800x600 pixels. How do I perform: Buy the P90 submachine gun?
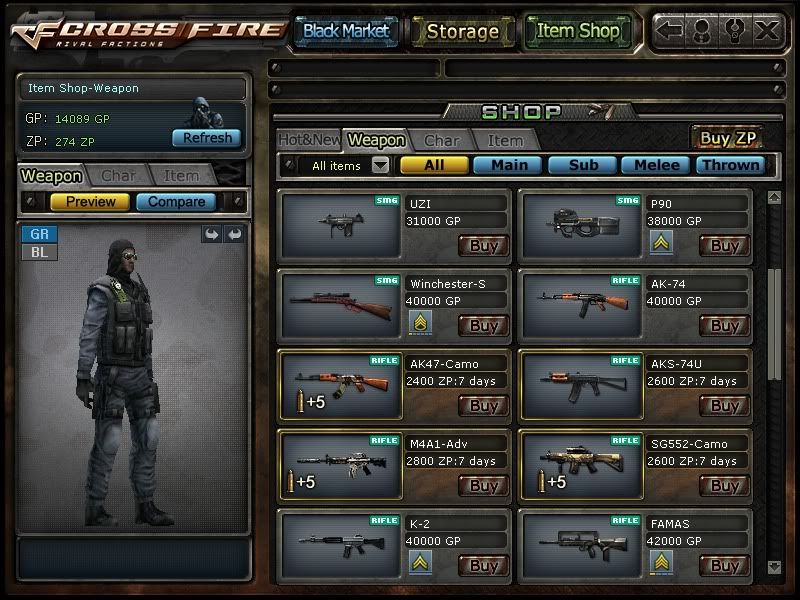coord(725,246)
